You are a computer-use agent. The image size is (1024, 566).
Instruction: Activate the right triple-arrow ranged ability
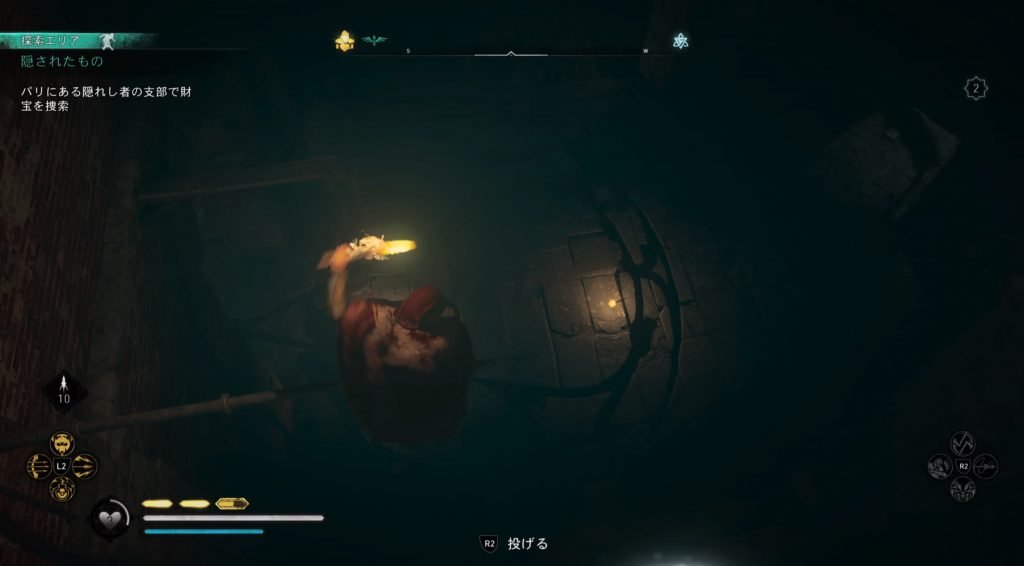[x=85, y=466]
